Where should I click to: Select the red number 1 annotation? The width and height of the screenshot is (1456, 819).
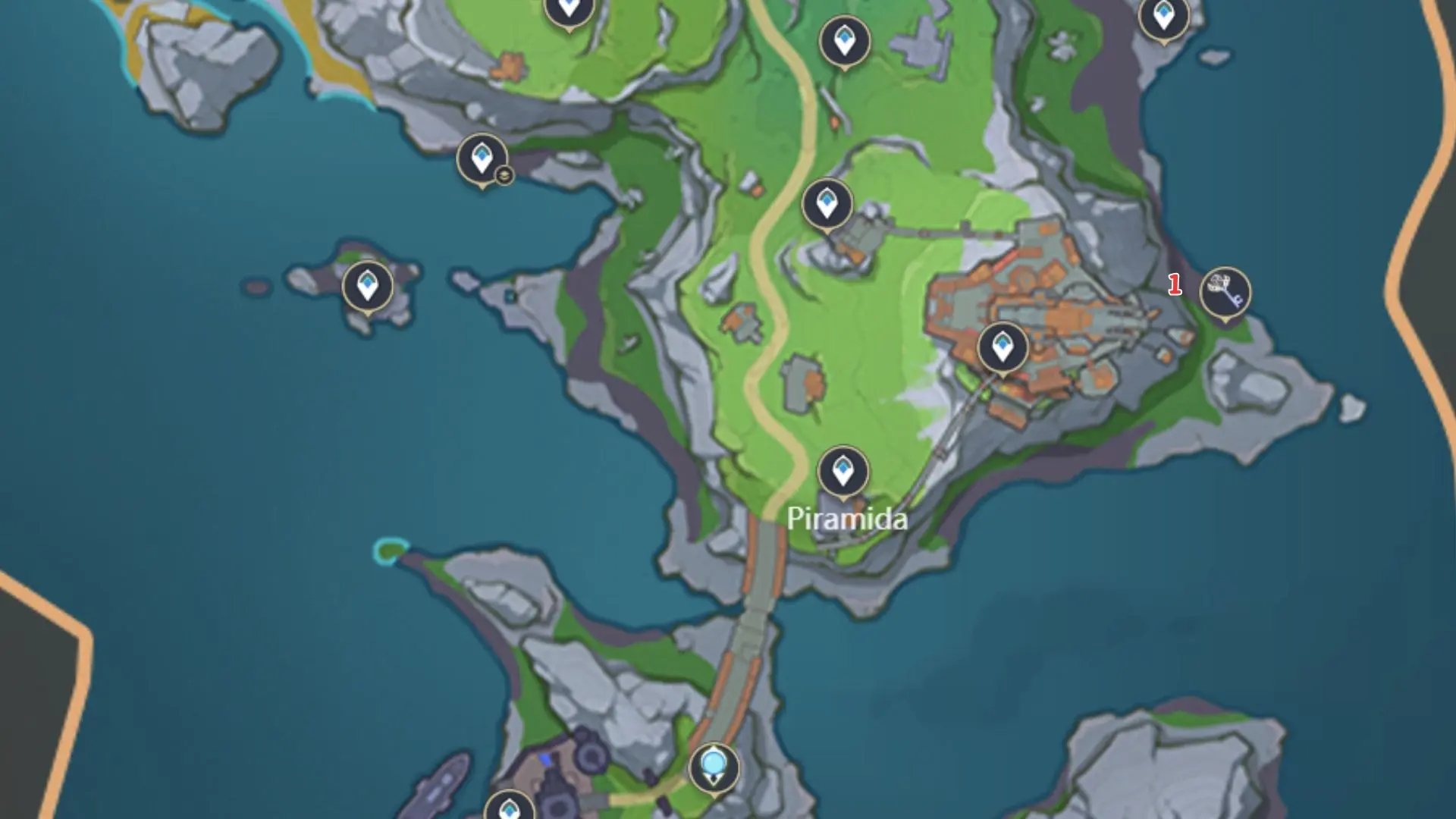[1176, 284]
